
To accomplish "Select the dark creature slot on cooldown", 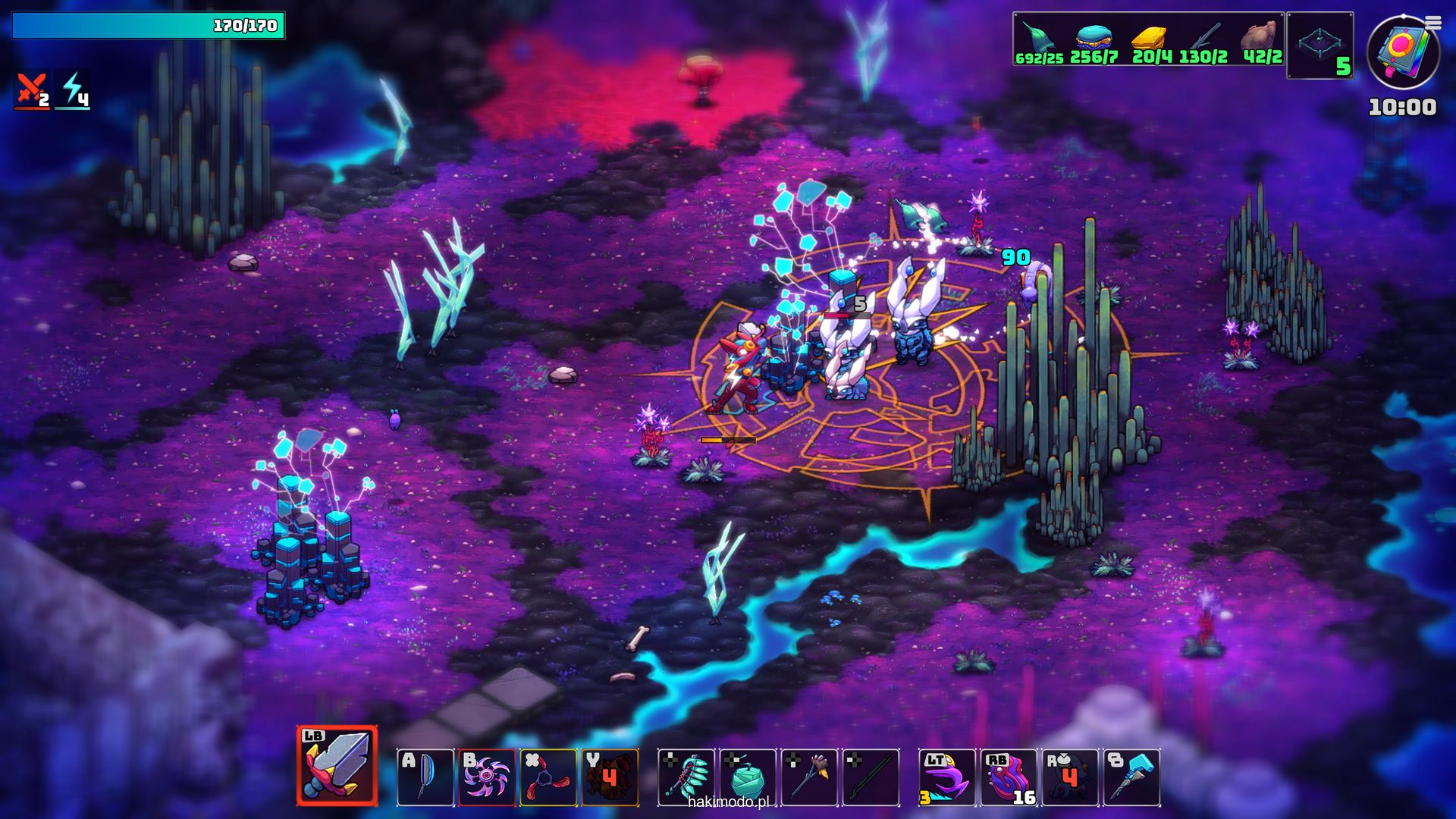I will pyautogui.click(x=1070, y=777).
